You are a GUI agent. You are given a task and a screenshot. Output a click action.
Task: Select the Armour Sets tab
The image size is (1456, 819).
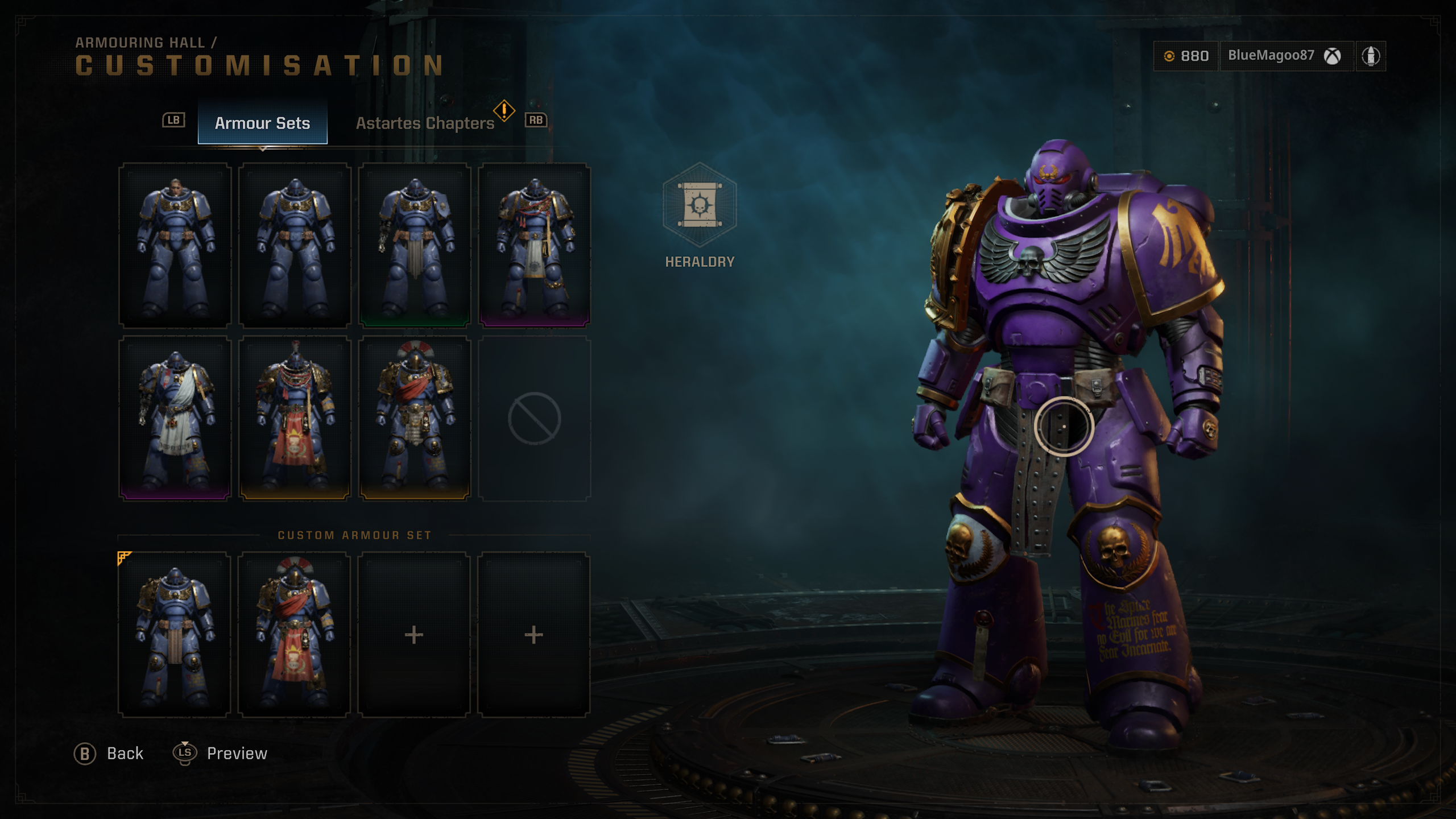click(263, 123)
